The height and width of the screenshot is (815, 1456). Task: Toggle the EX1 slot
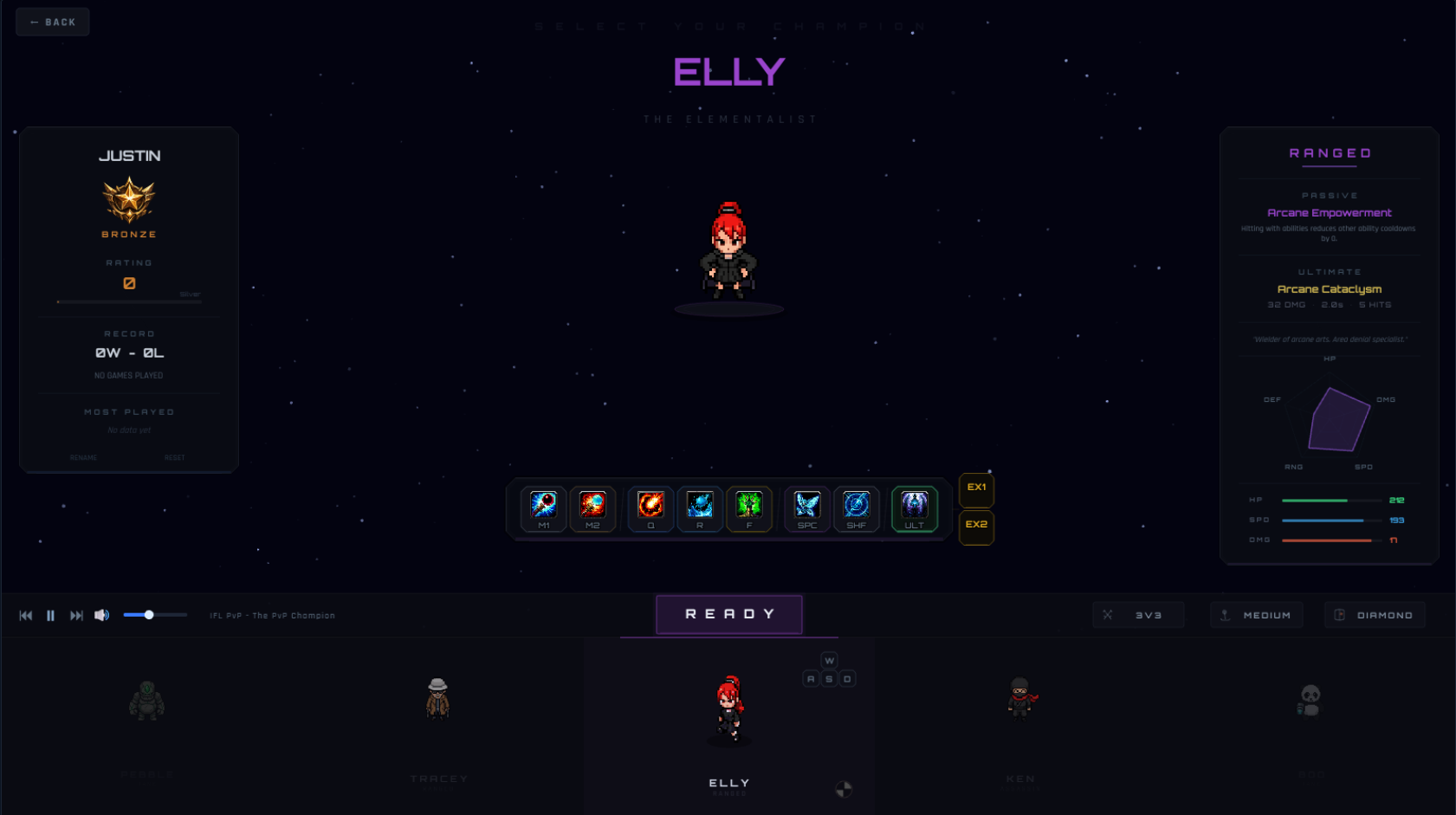(976, 488)
